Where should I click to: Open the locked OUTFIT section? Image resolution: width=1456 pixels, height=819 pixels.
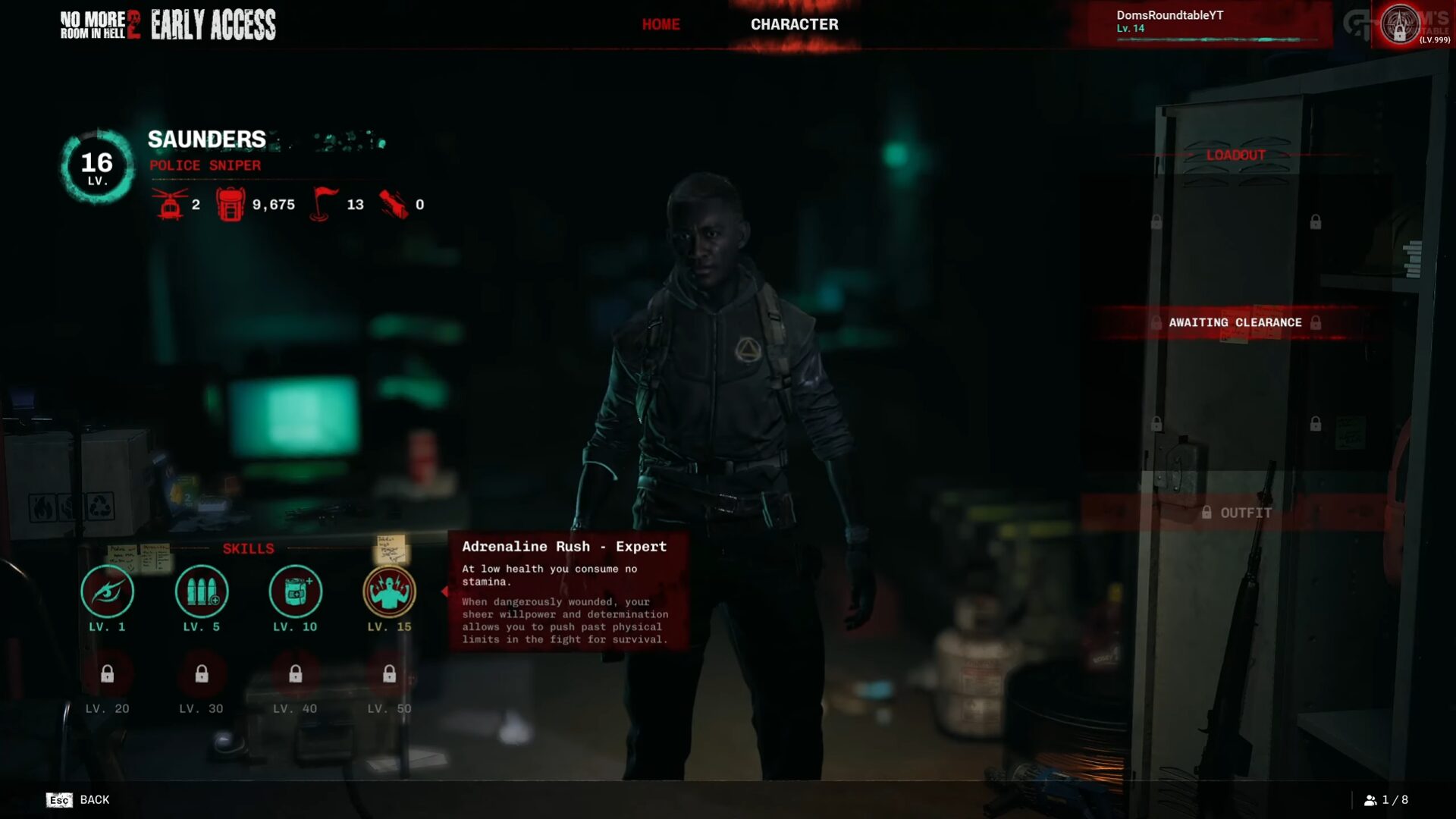point(1236,513)
